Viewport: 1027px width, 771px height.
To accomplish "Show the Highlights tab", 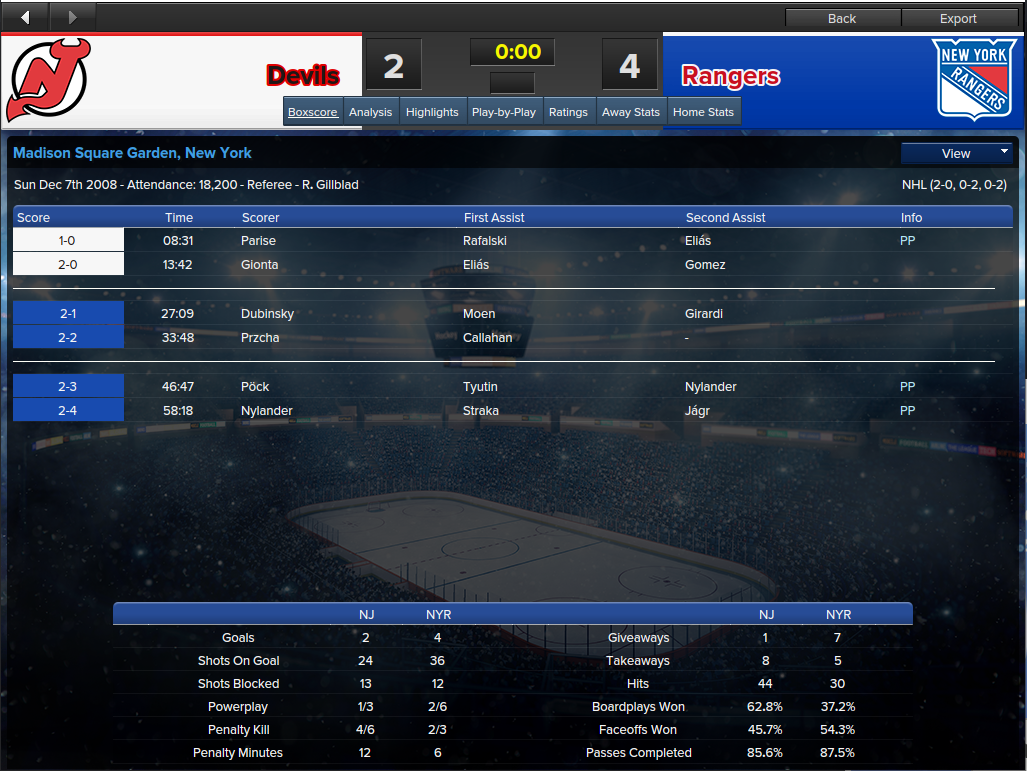I will click(x=432, y=112).
